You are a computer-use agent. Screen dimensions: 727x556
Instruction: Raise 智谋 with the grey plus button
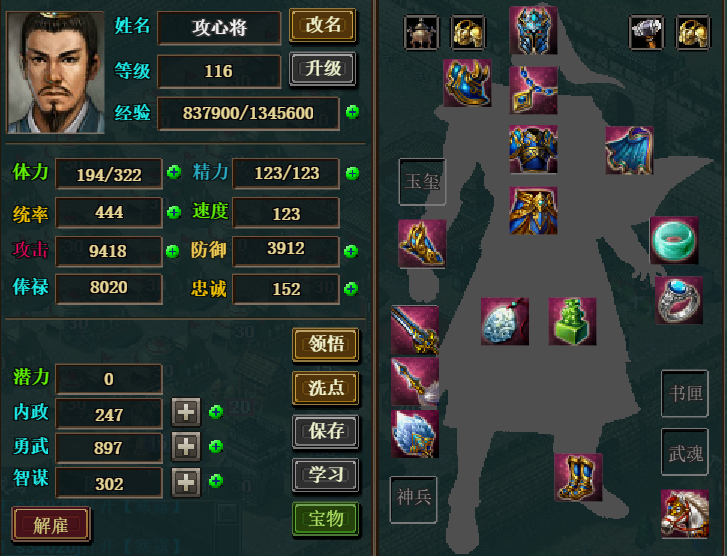tap(186, 482)
